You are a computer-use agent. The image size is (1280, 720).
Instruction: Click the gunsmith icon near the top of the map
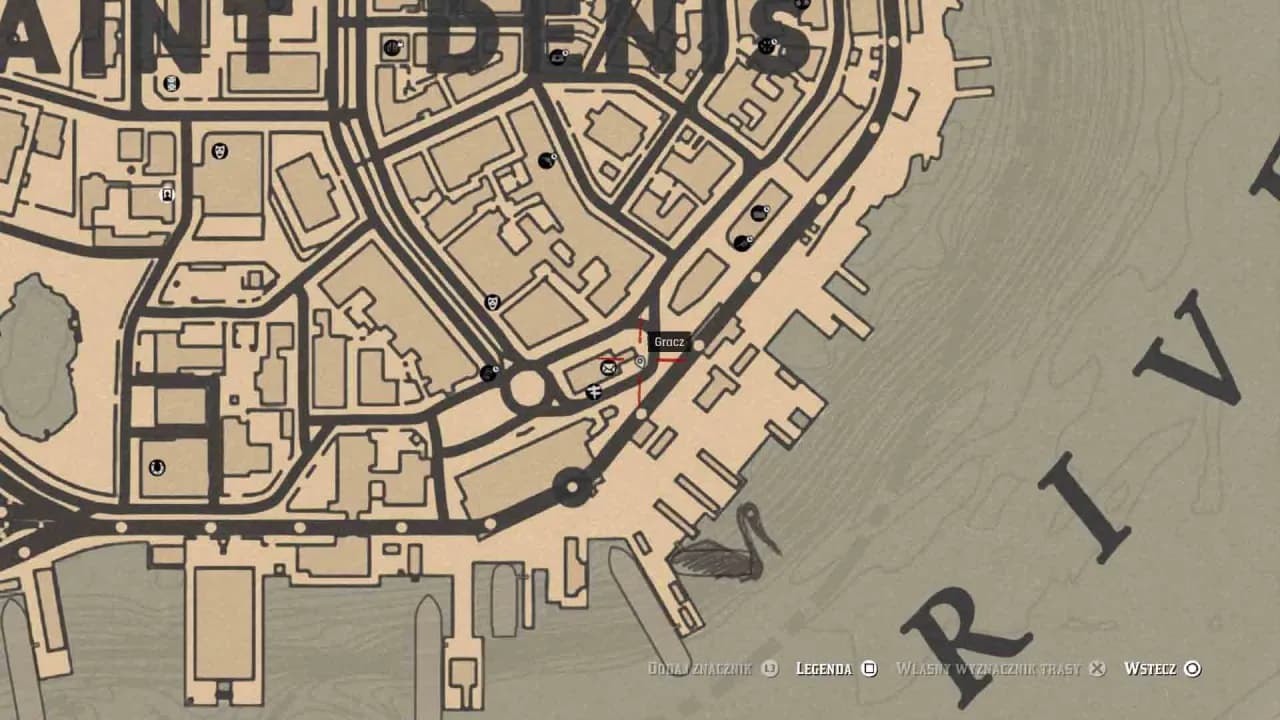[392, 45]
